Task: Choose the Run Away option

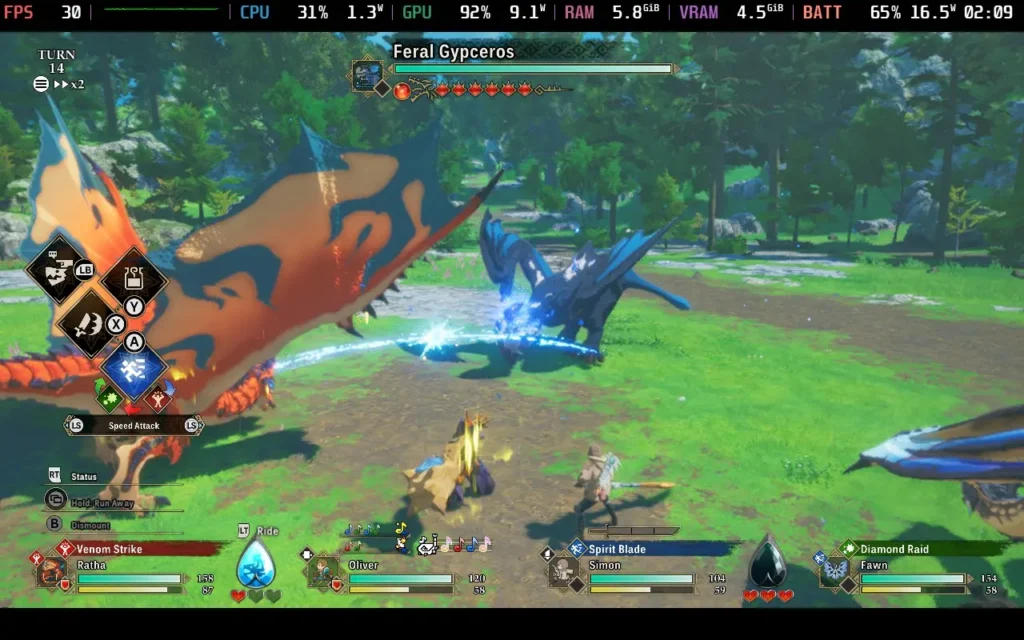Action: click(x=102, y=503)
